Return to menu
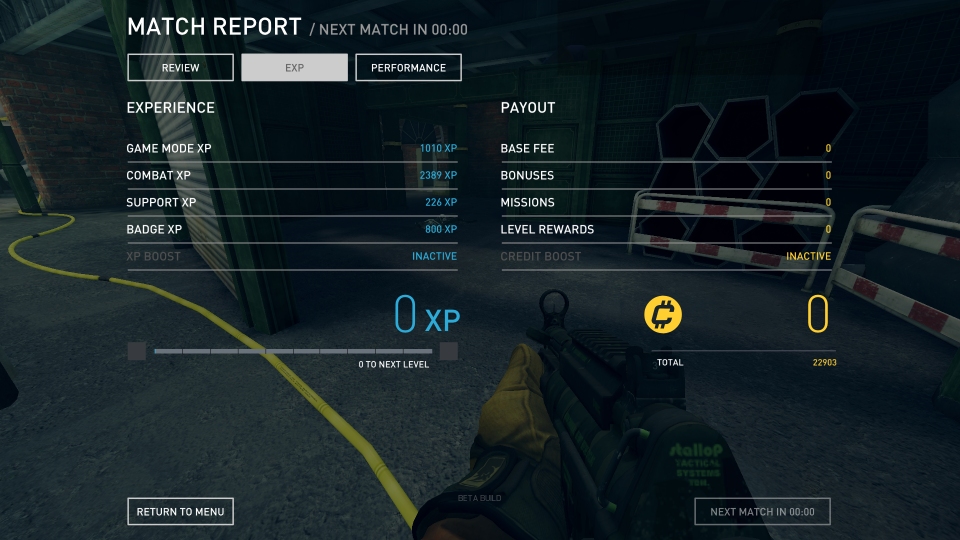The image size is (960, 540). 181,512
